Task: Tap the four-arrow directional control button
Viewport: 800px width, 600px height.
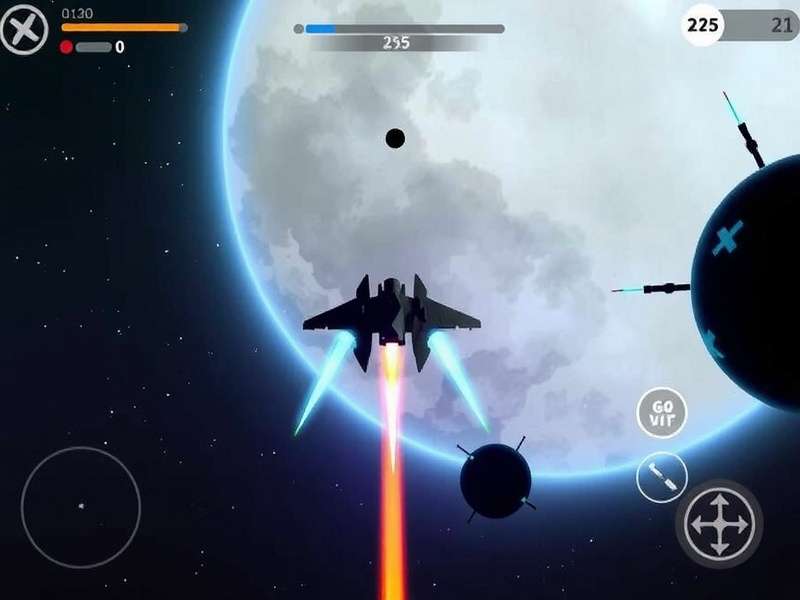Action: 719,524
